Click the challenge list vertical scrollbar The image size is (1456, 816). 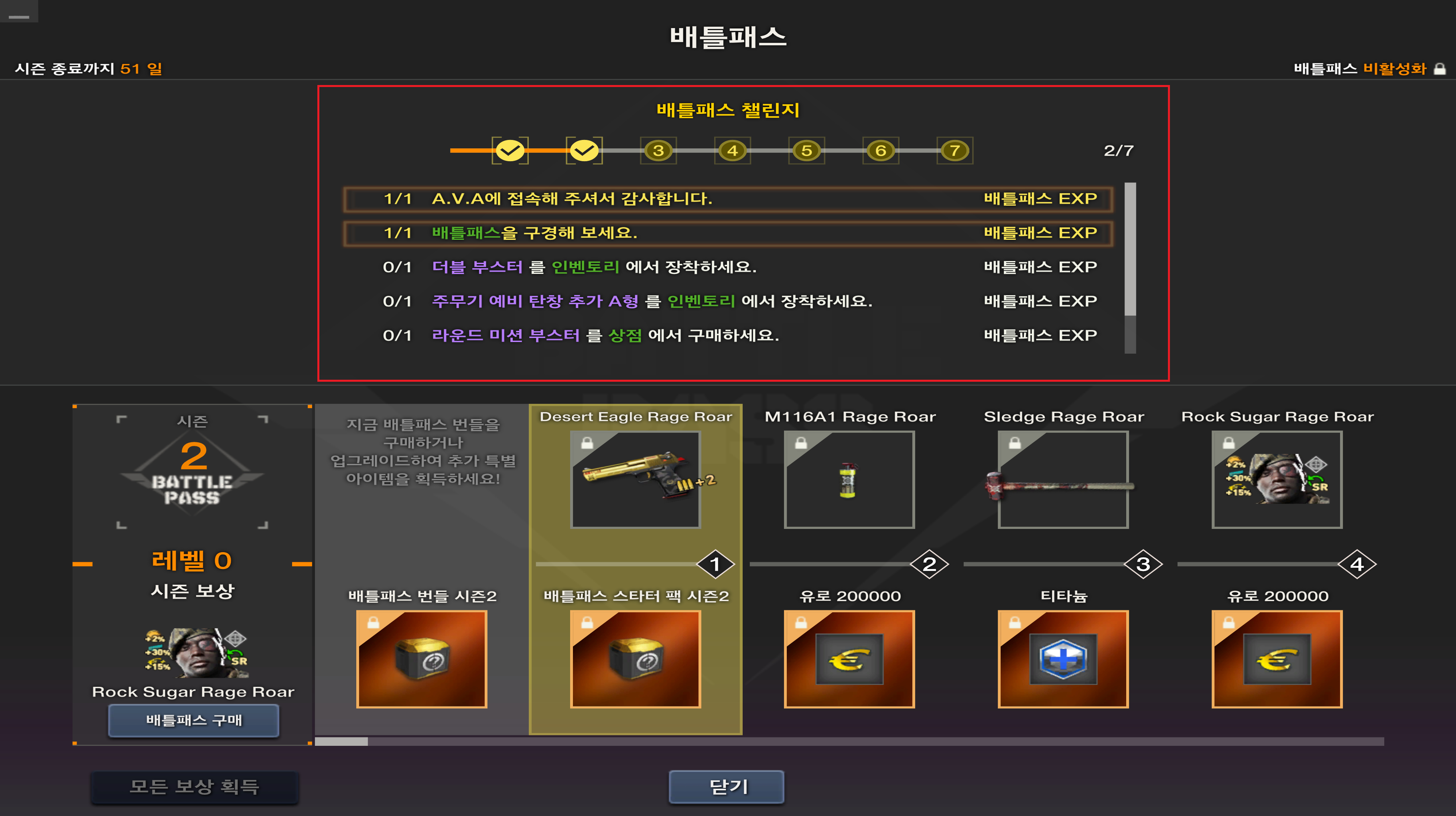coord(1130,249)
